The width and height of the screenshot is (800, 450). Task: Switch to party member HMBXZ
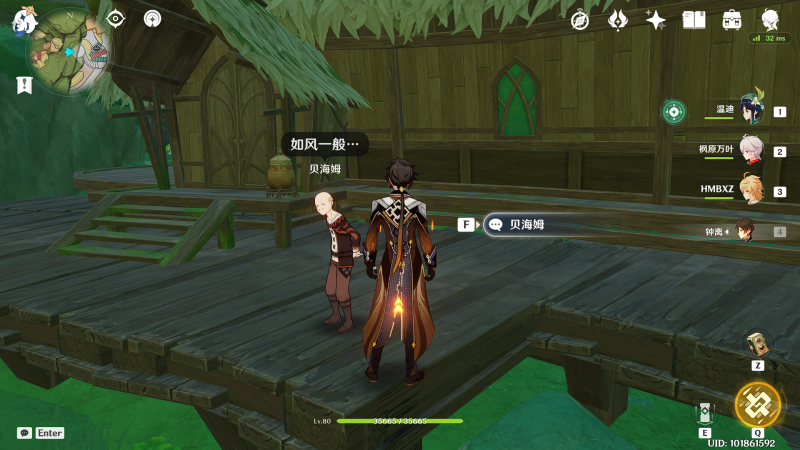751,191
